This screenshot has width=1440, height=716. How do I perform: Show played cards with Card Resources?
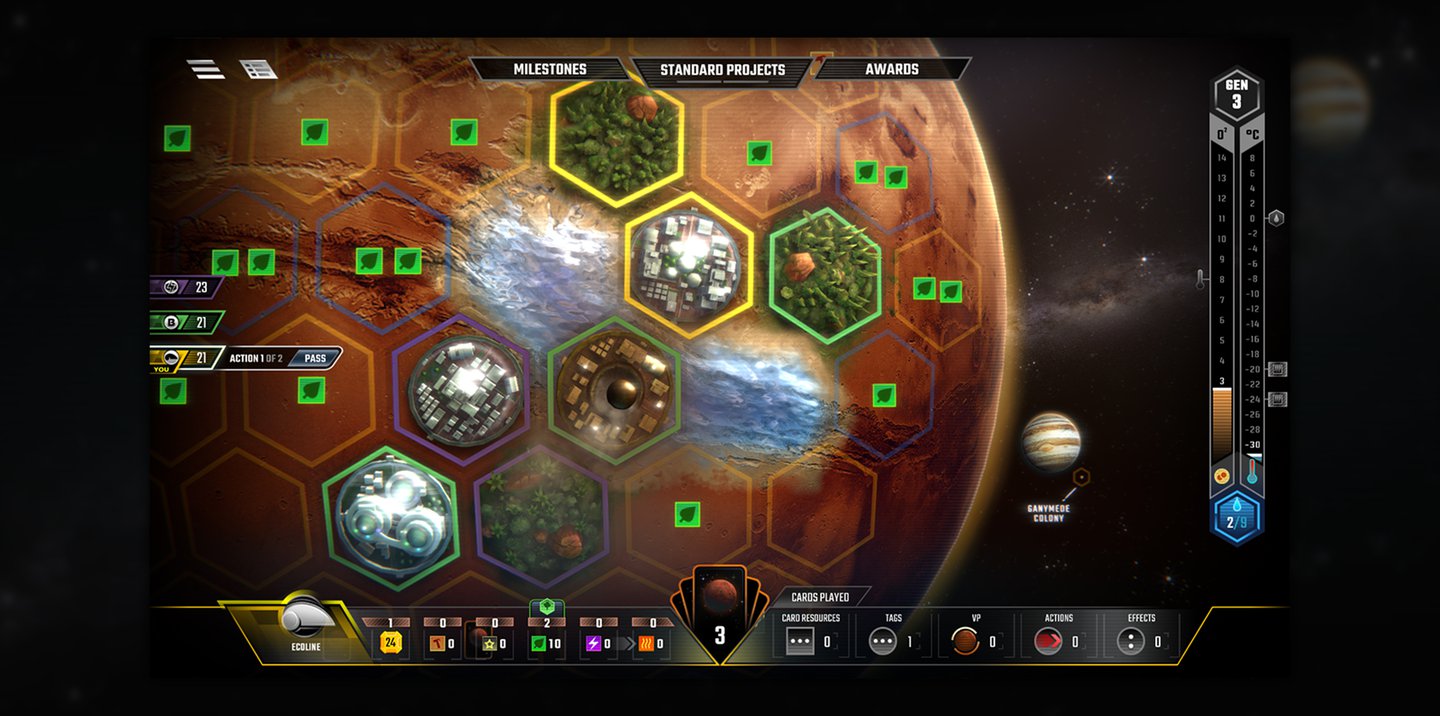800,641
